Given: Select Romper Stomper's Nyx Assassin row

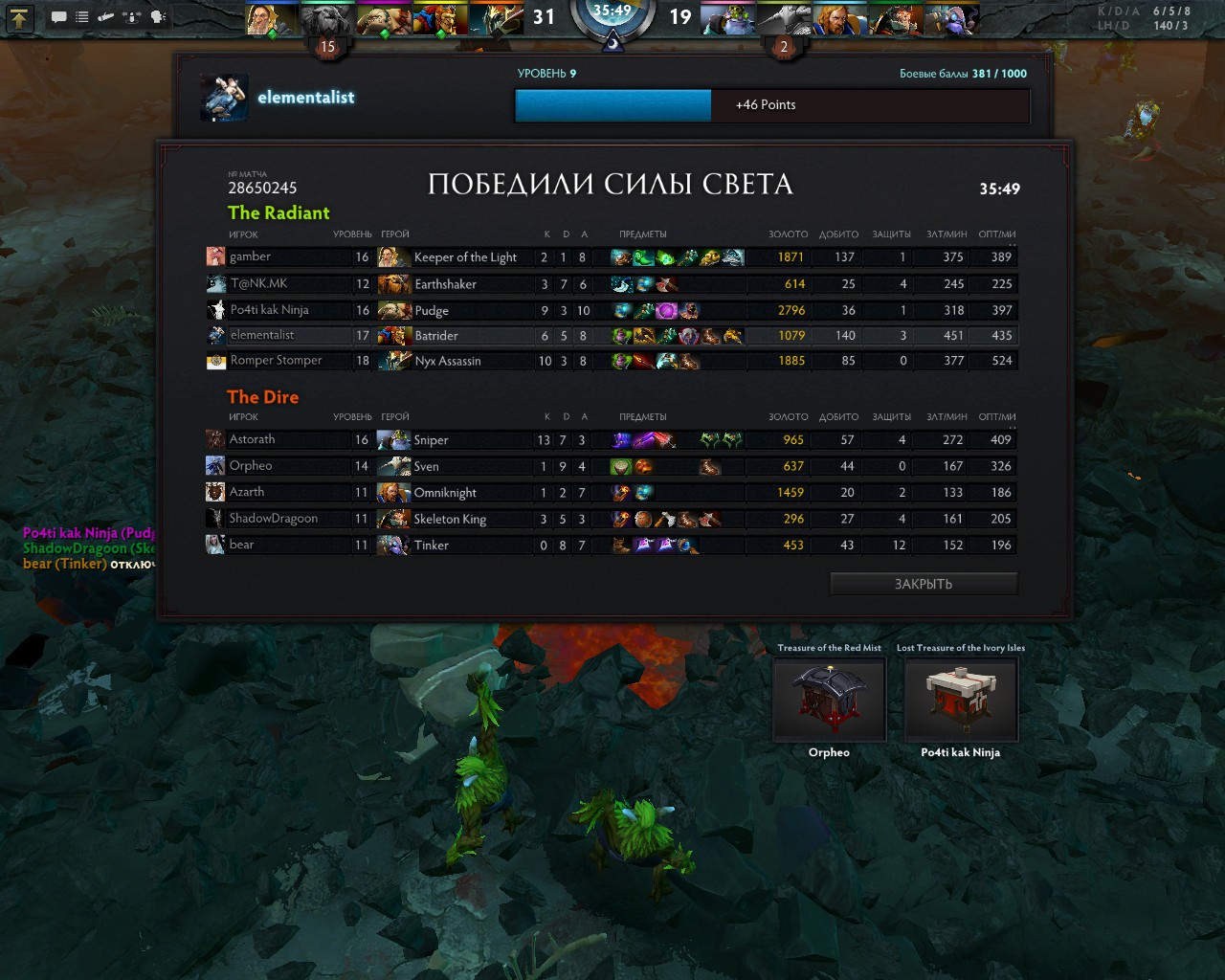Looking at the screenshot, I should pyautogui.click(x=276, y=361).
